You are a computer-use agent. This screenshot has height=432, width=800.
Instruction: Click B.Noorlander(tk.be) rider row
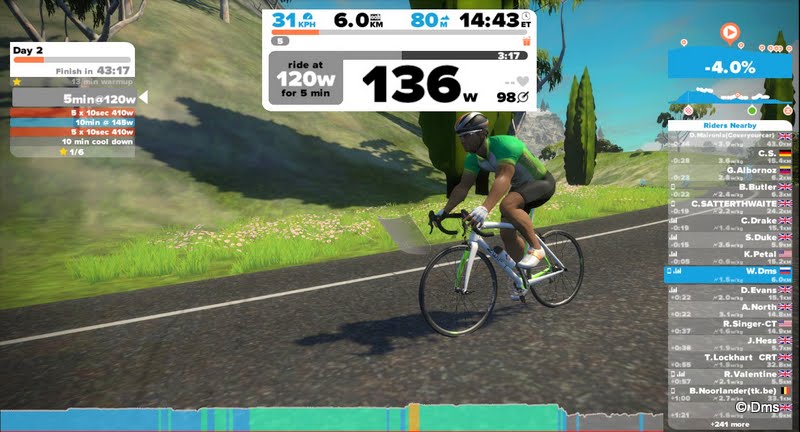[x=728, y=391]
